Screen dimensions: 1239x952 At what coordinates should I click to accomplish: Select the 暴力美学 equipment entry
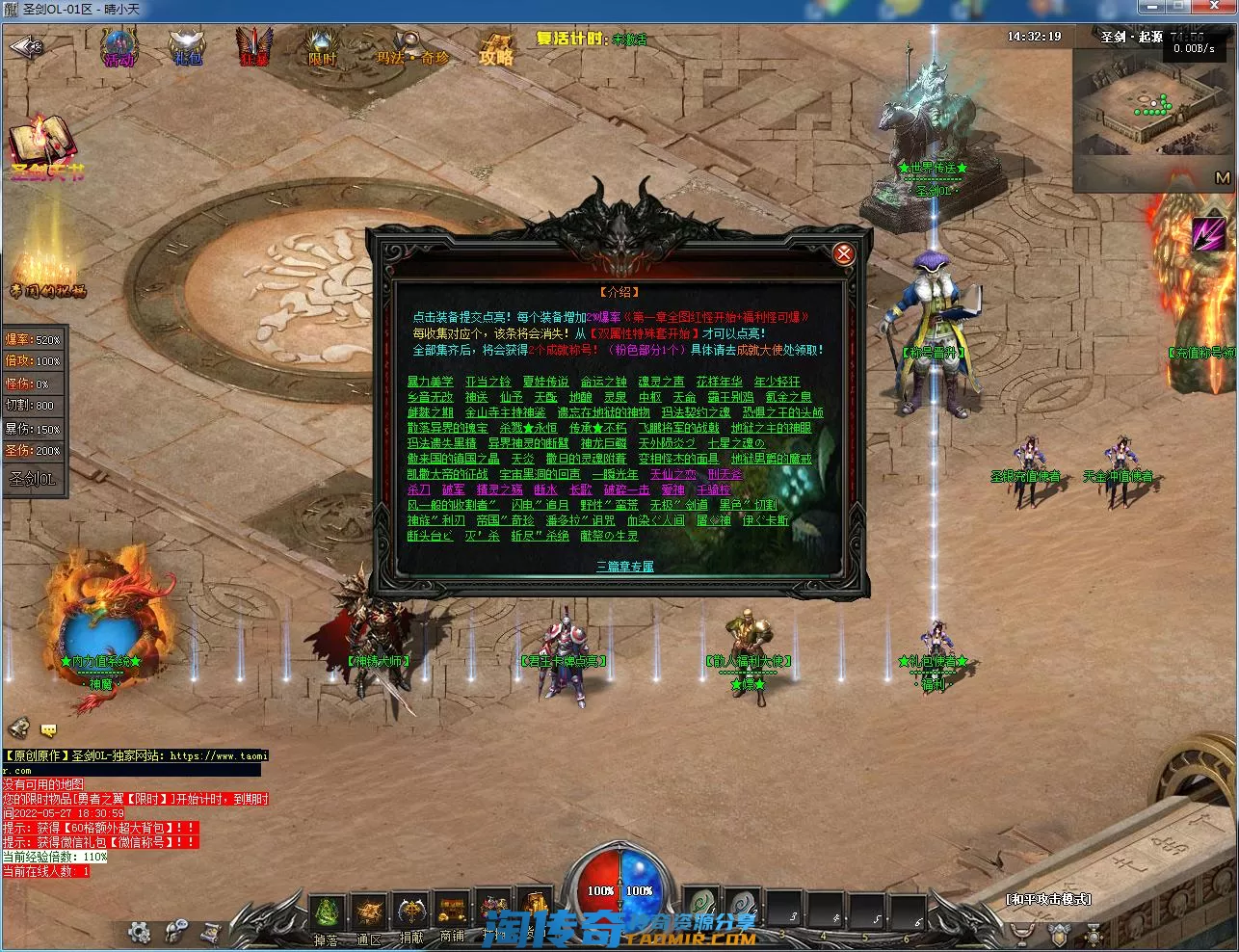coord(430,382)
